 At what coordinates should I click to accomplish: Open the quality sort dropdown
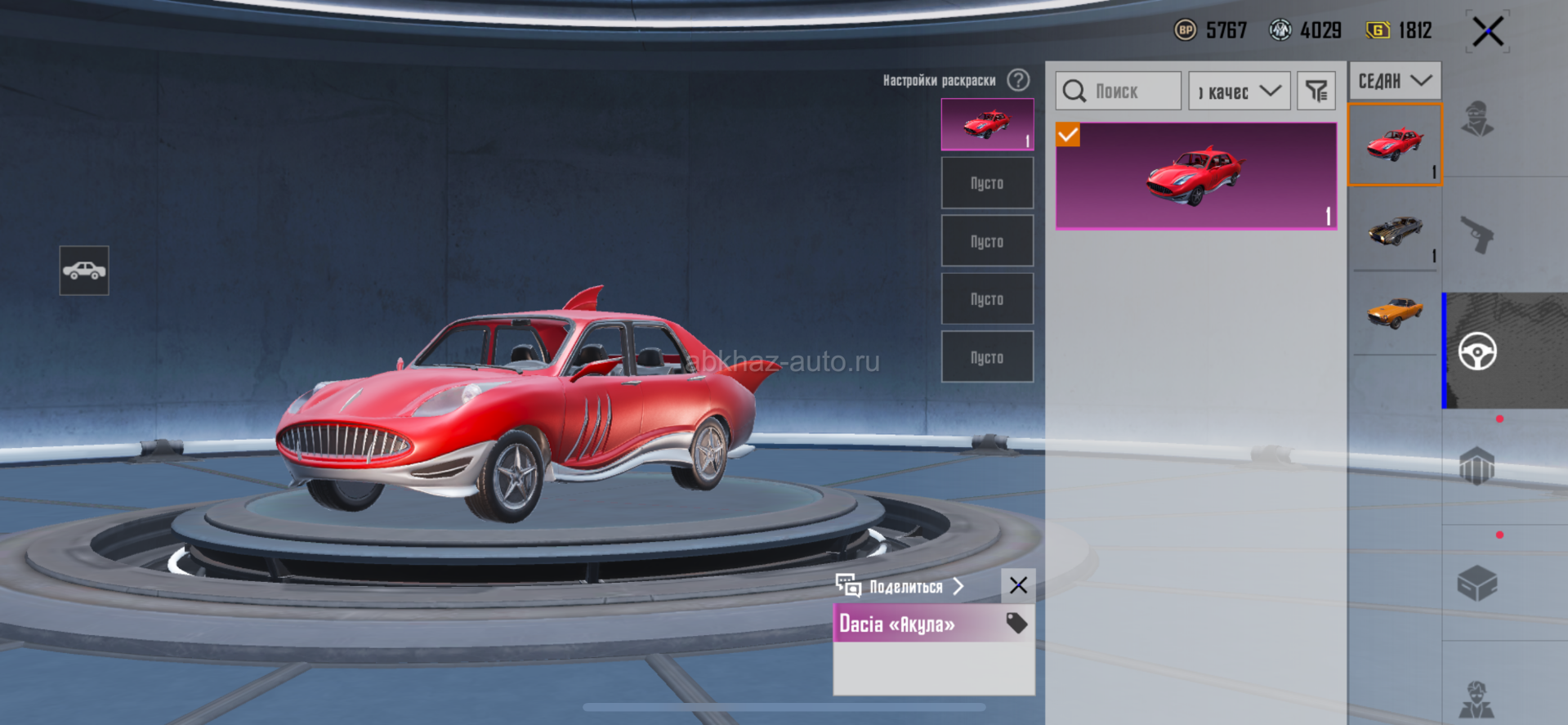(x=1239, y=91)
